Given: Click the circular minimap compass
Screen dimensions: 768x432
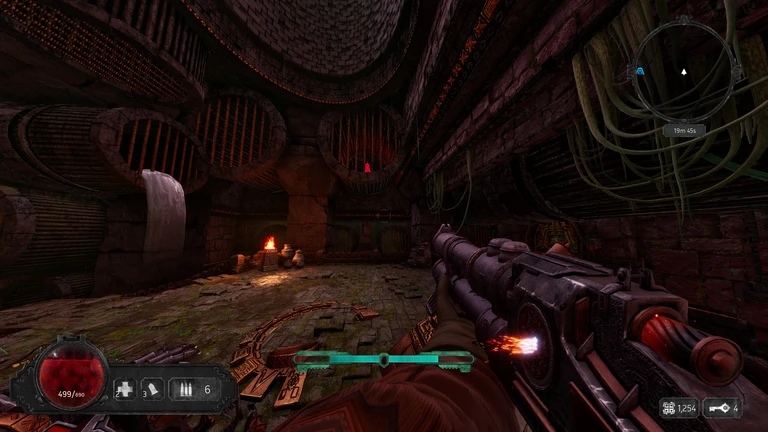Looking at the screenshot, I should [x=683, y=72].
